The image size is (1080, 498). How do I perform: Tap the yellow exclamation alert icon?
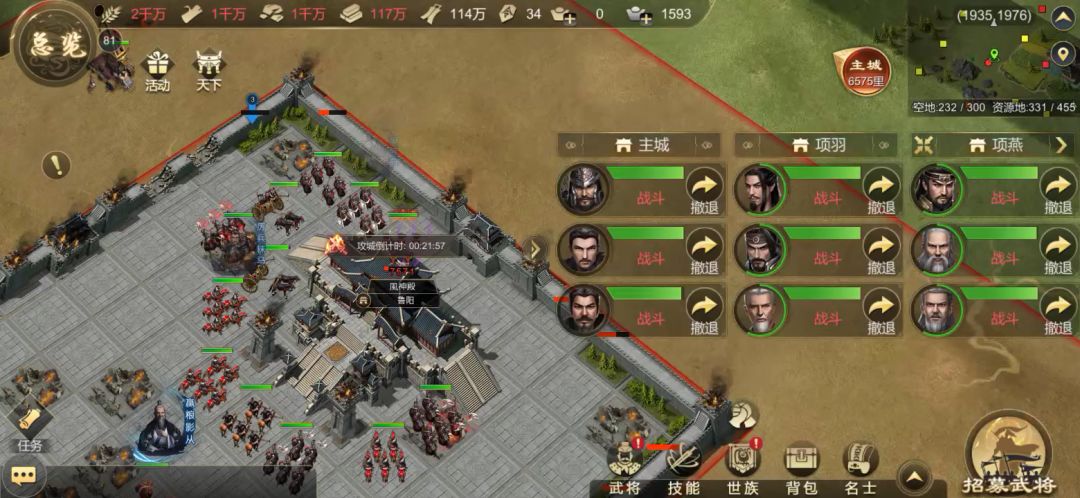[56, 164]
